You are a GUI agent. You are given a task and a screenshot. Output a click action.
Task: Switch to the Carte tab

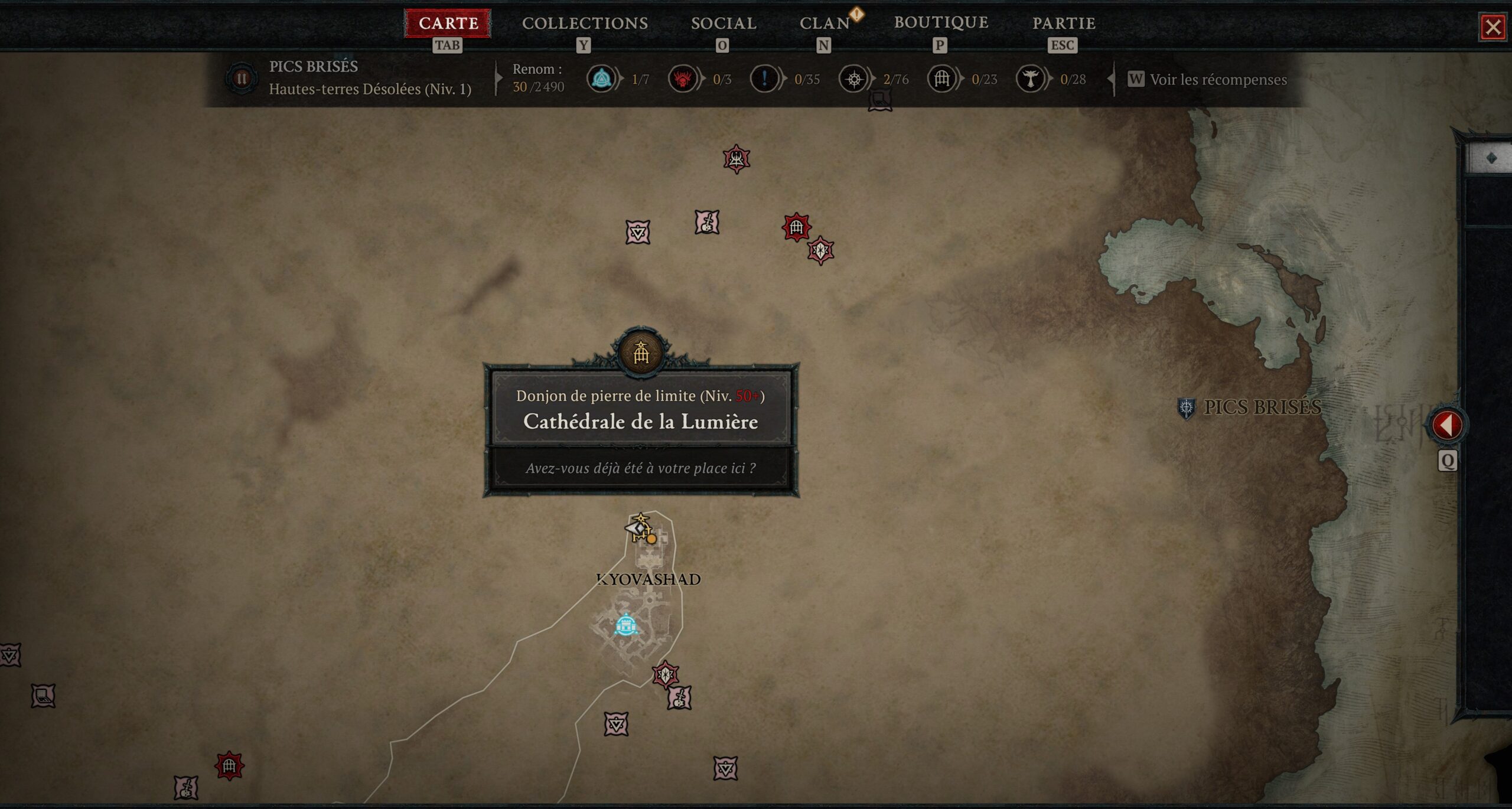pyautogui.click(x=448, y=24)
